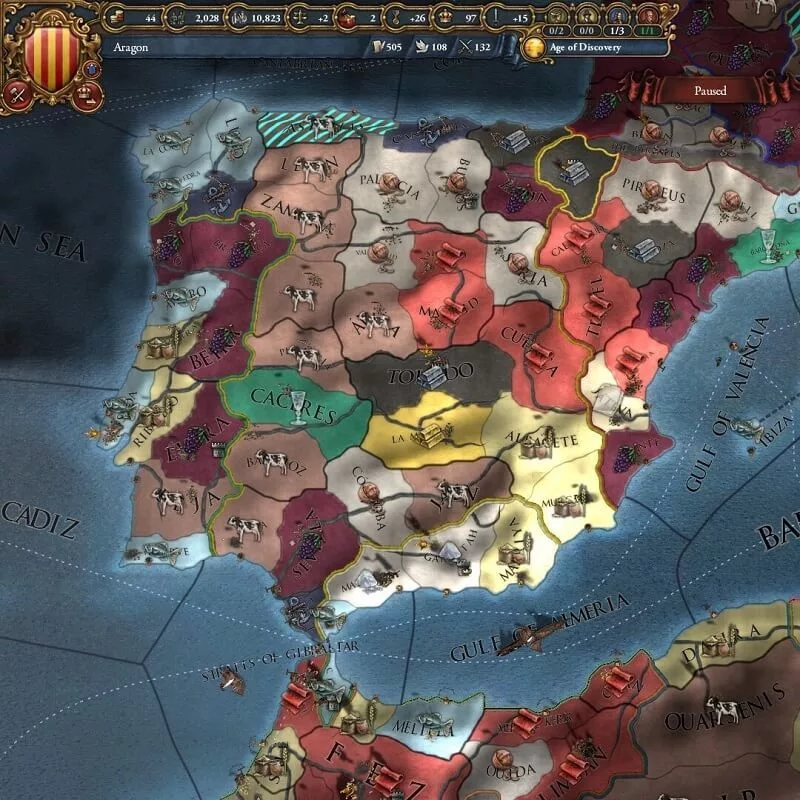This screenshot has width=800, height=800.
Task: Click the crossed hammers production button
Action: click(x=17, y=95)
